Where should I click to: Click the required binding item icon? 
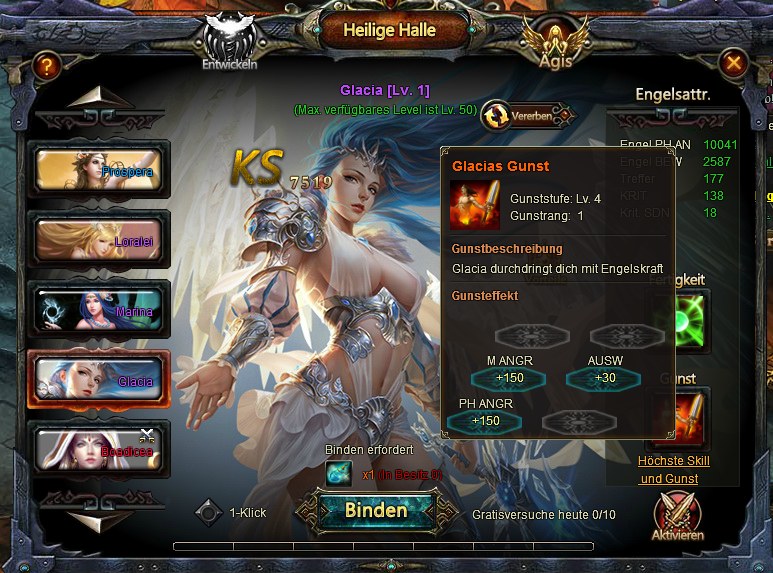[339, 474]
